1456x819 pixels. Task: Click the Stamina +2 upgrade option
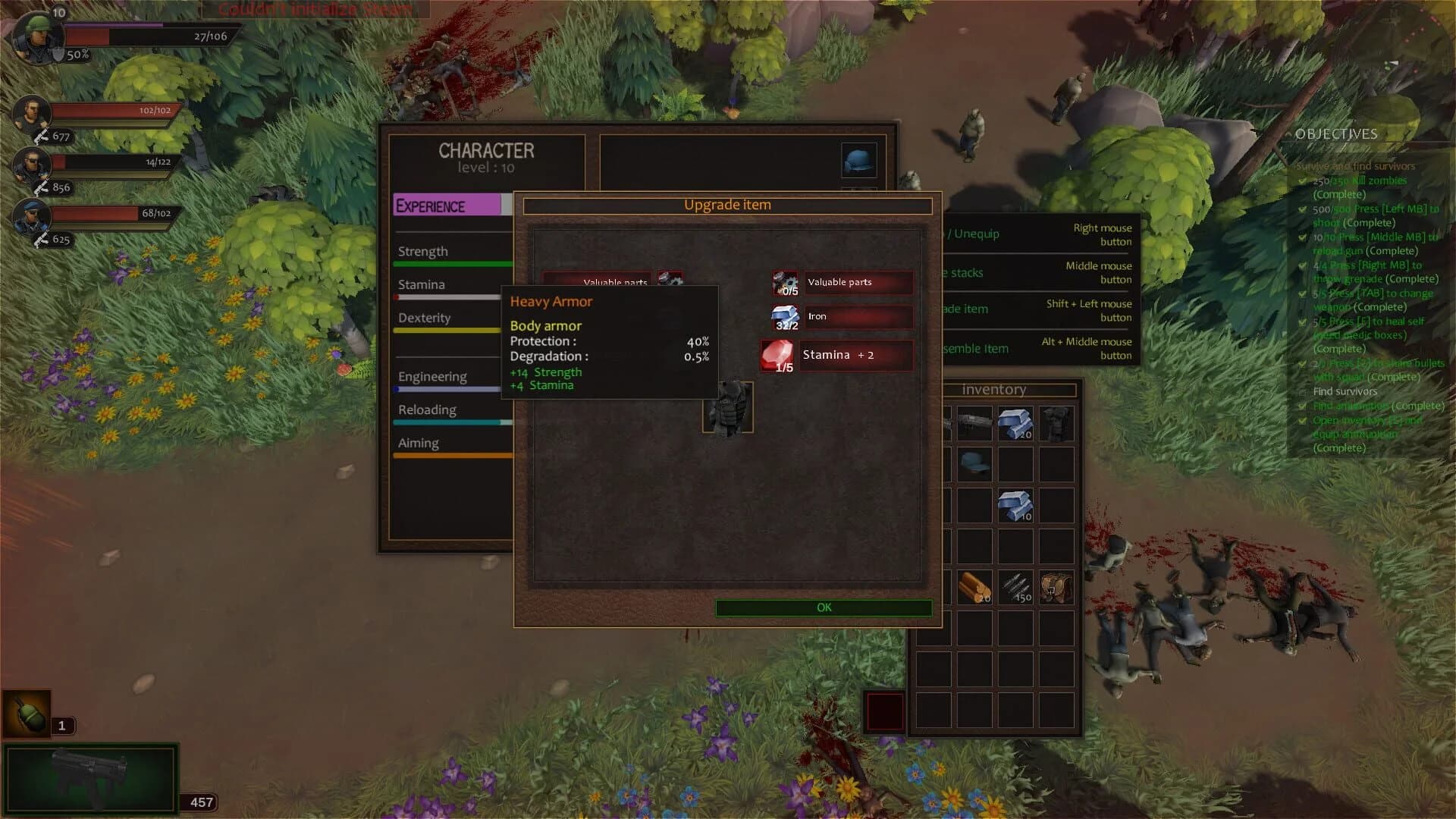coord(855,354)
